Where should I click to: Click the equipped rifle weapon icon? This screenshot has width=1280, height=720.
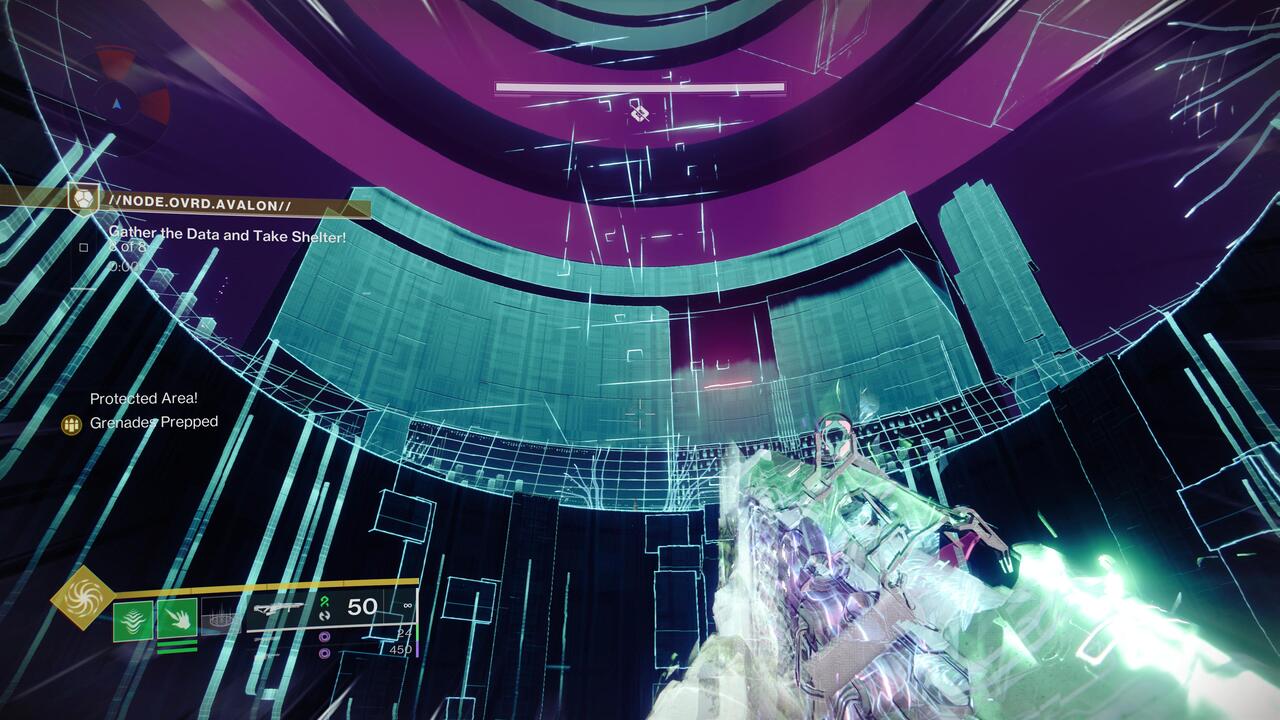click(x=279, y=608)
